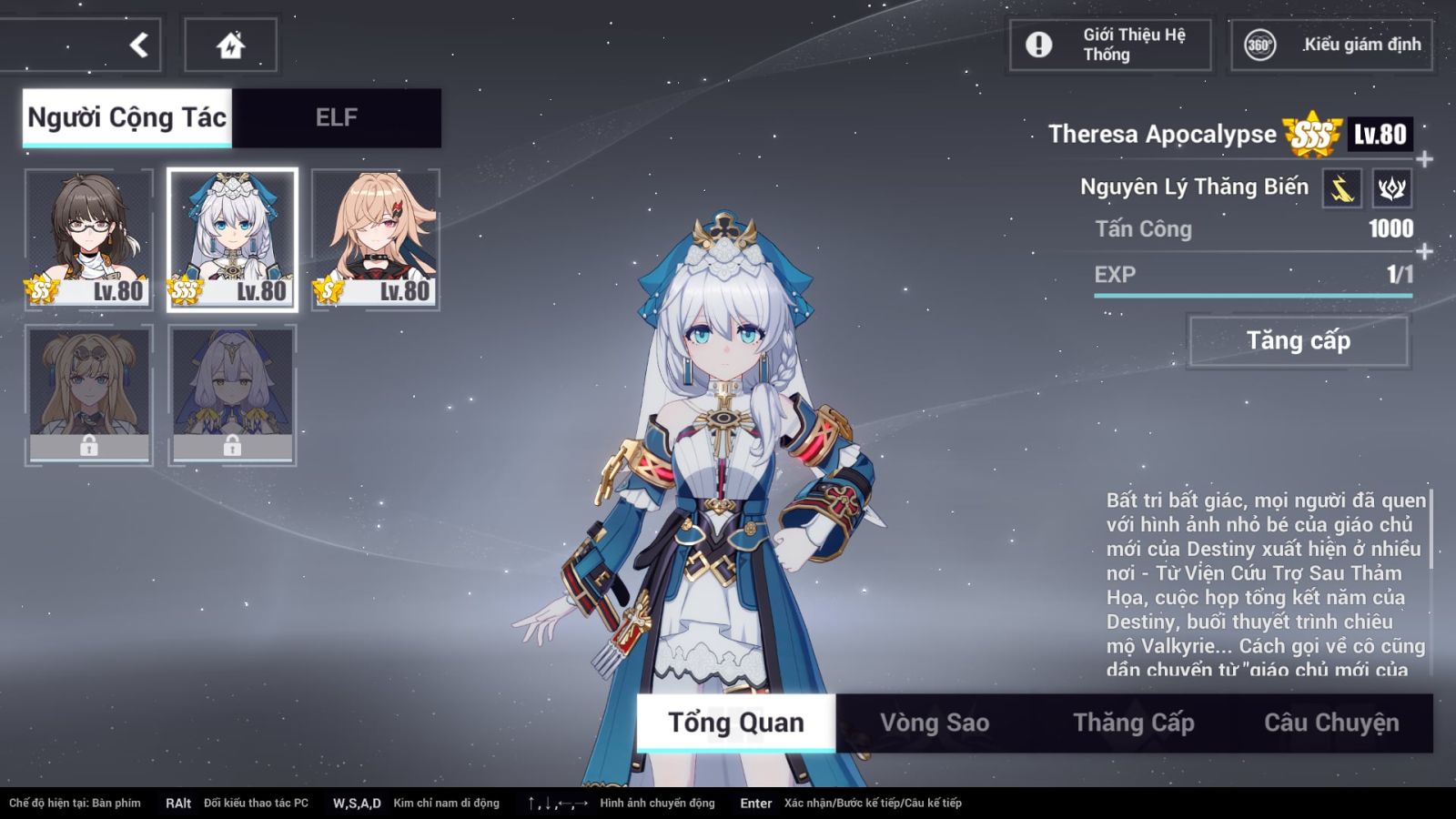Switch to the Người Cộng Tác tab
The height and width of the screenshot is (819, 1456).
point(127,117)
